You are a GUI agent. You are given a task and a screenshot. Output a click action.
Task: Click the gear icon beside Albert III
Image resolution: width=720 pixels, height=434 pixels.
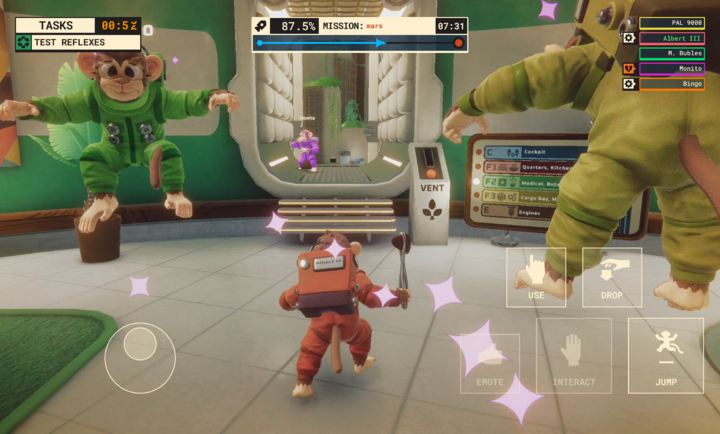(x=630, y=38)
